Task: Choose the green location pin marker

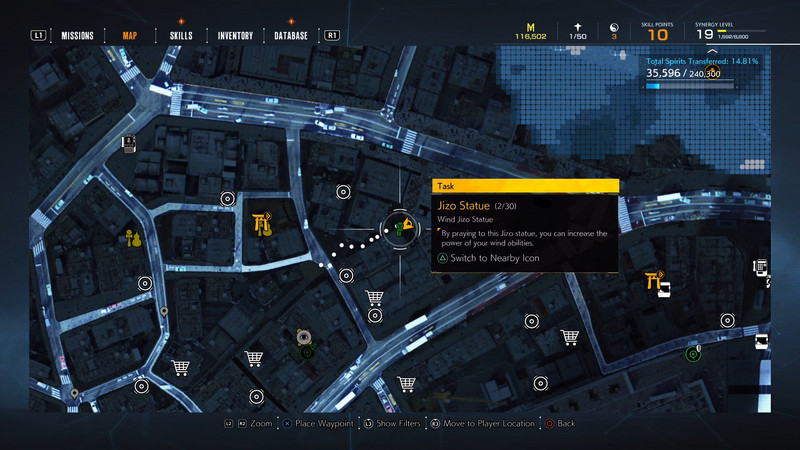Action: click(692, 354)
